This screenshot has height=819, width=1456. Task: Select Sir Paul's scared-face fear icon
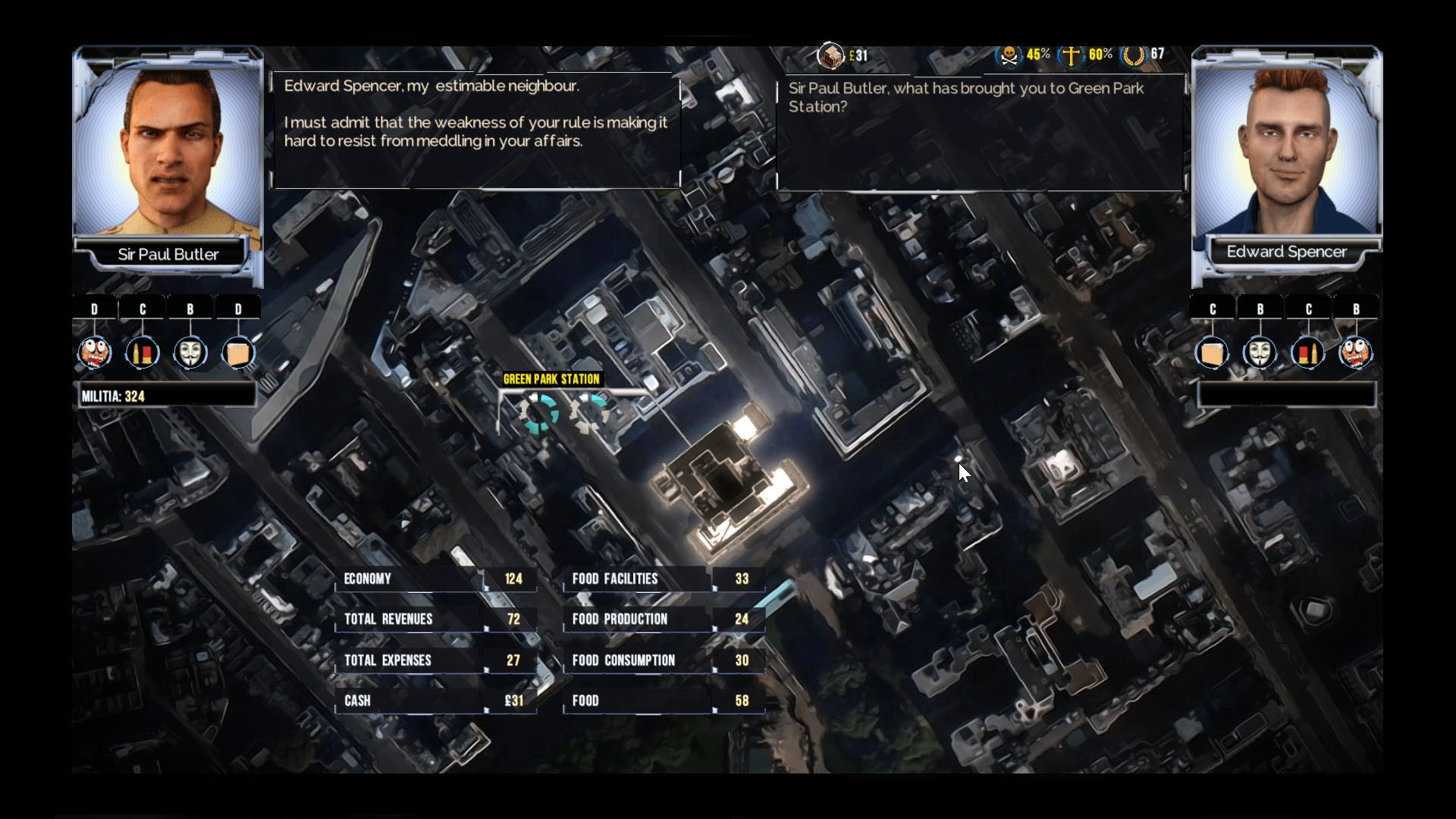(x=94, y=353)
